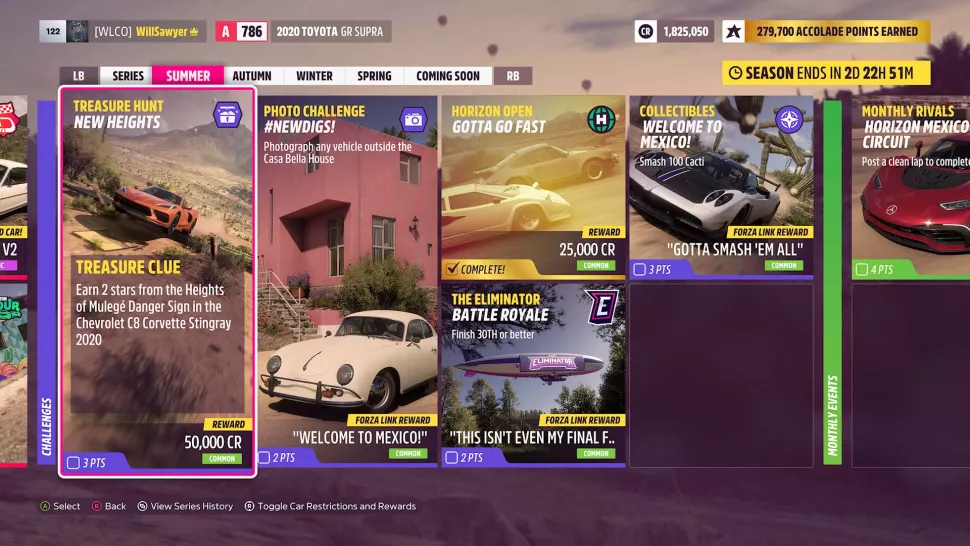Switch to the Spring tab

(374, 76)
